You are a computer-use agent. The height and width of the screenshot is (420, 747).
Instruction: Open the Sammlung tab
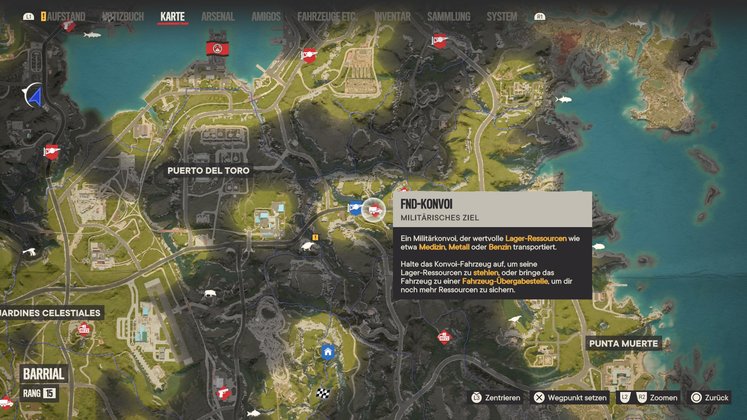449,17
